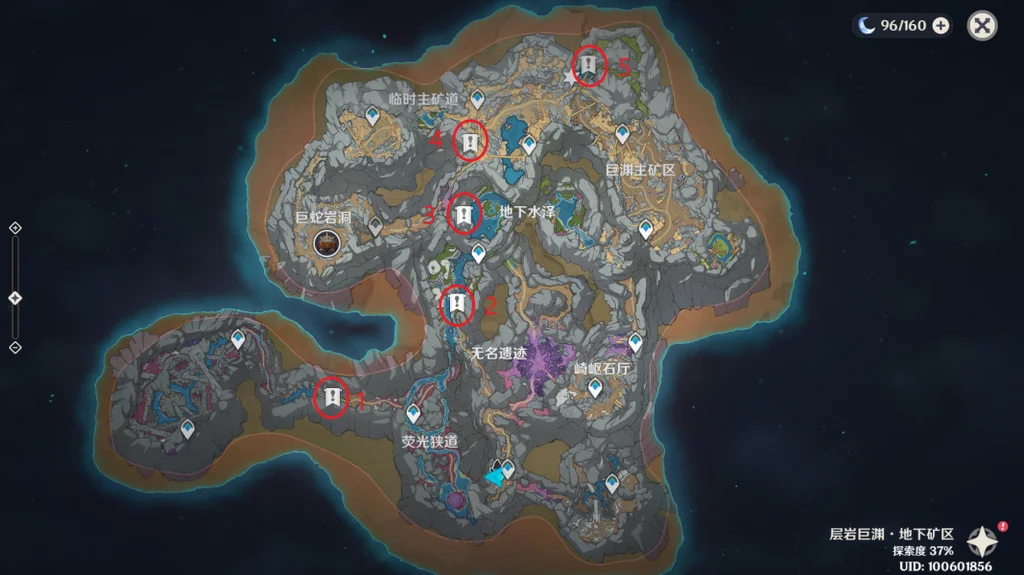The height and width of the screenshot is (575, 1024).
Task: Select the teleport waypoint above 巨渊主矿区 label
Action: [622, 133]
